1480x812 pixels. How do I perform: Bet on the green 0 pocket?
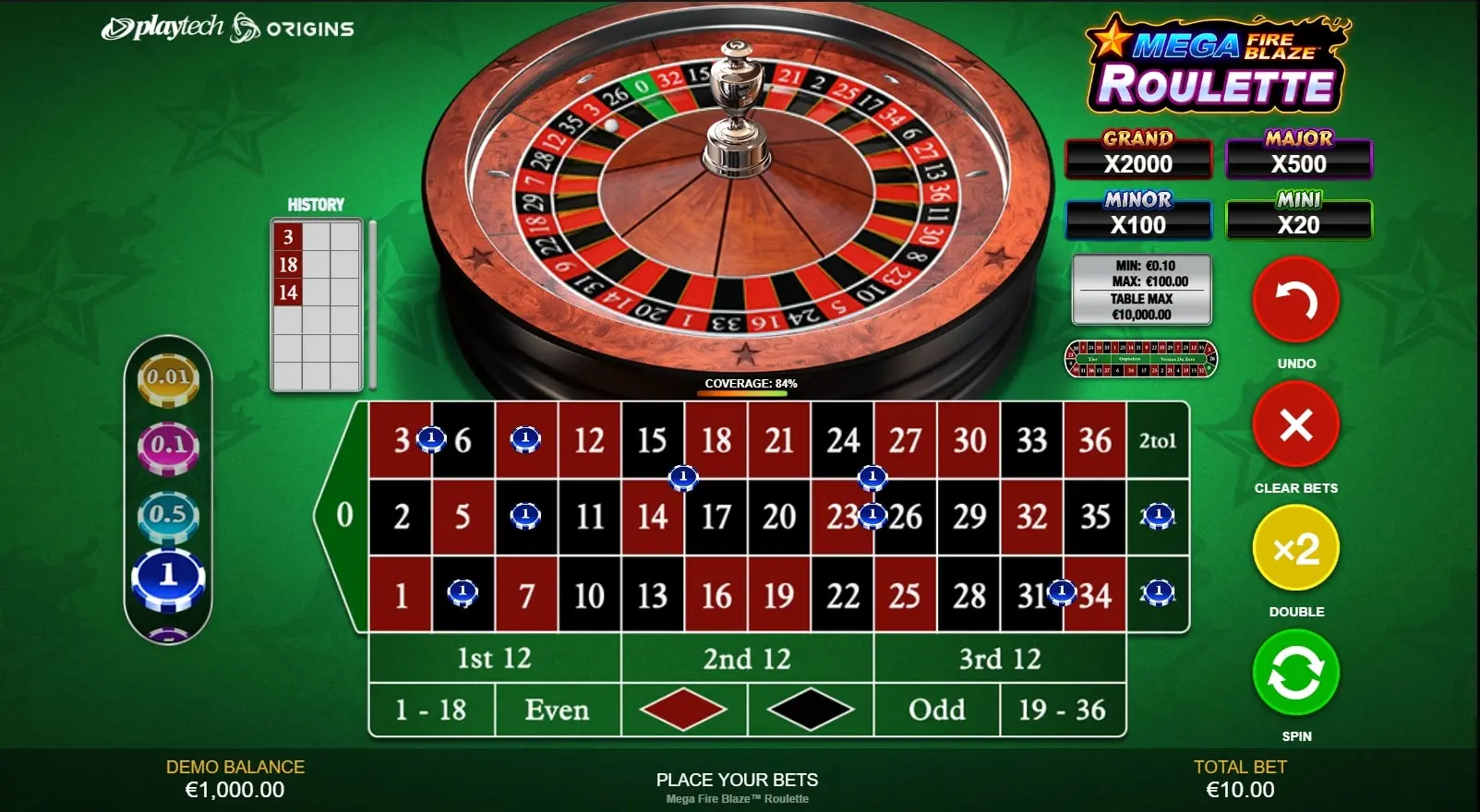[x=343, y=515]
